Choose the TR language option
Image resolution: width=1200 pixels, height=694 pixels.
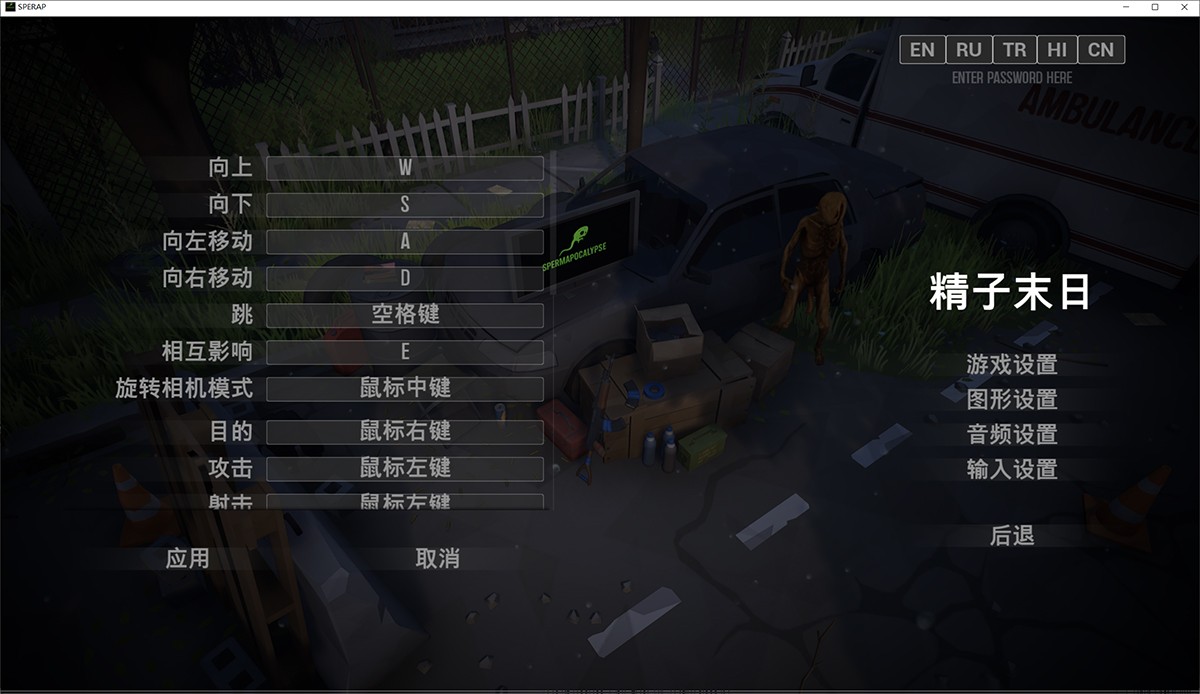1014,50
